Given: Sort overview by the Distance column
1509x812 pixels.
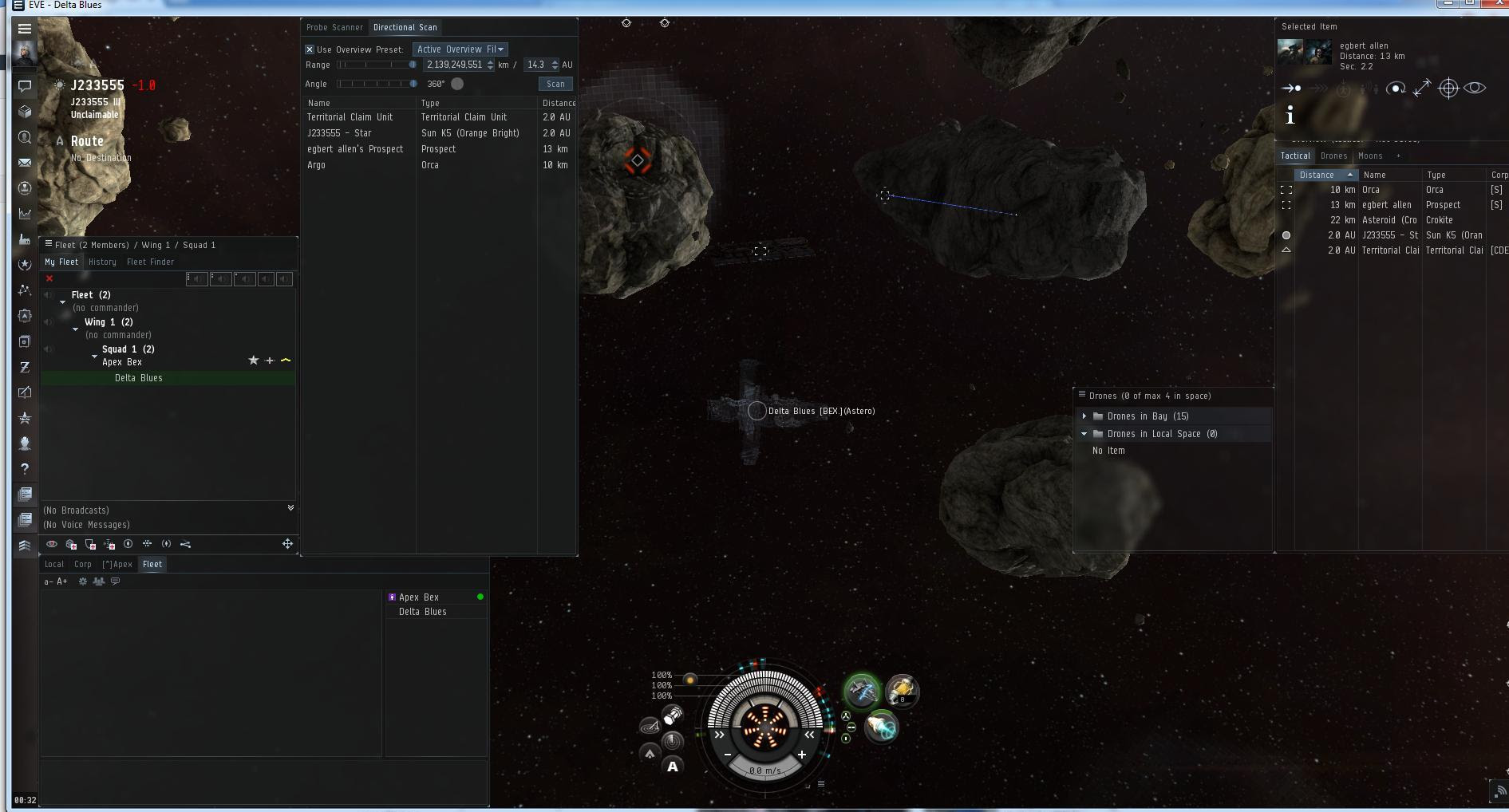Looking at the screenshot, I should point(1317,175).
